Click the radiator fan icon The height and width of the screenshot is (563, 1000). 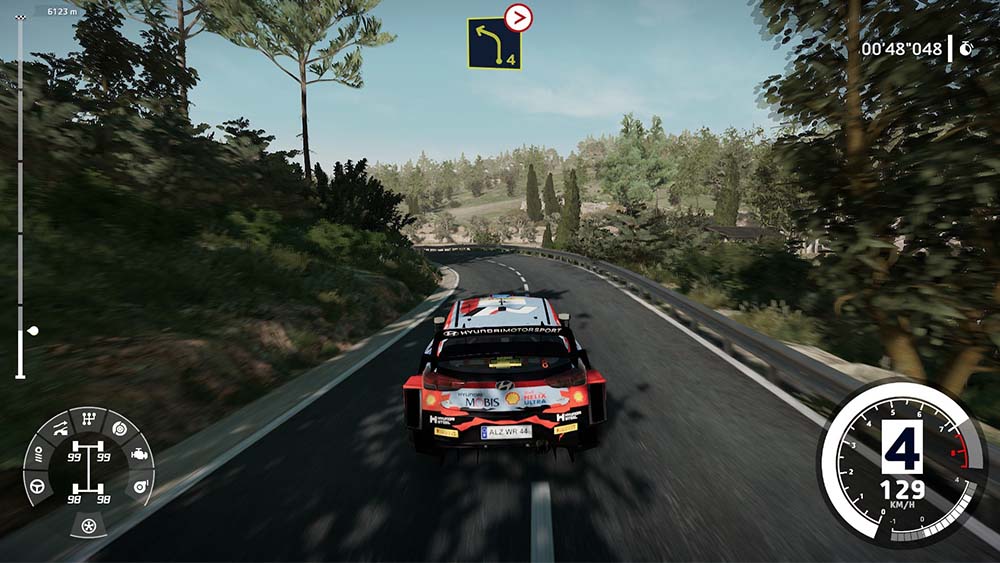[89, 524]
